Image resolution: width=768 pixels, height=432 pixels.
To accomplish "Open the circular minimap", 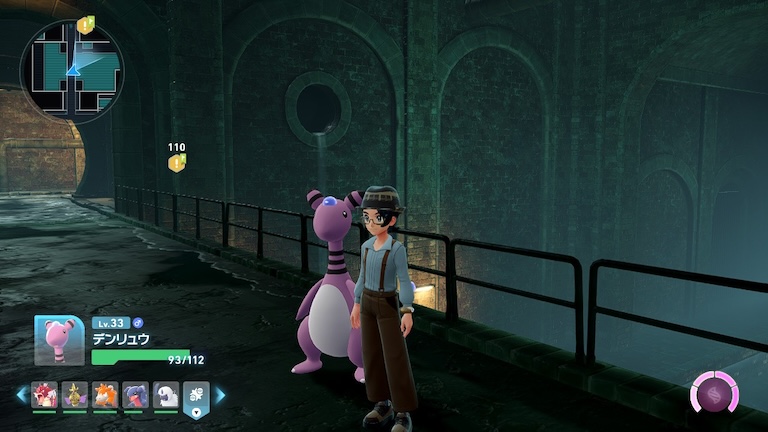I will 71,70.
